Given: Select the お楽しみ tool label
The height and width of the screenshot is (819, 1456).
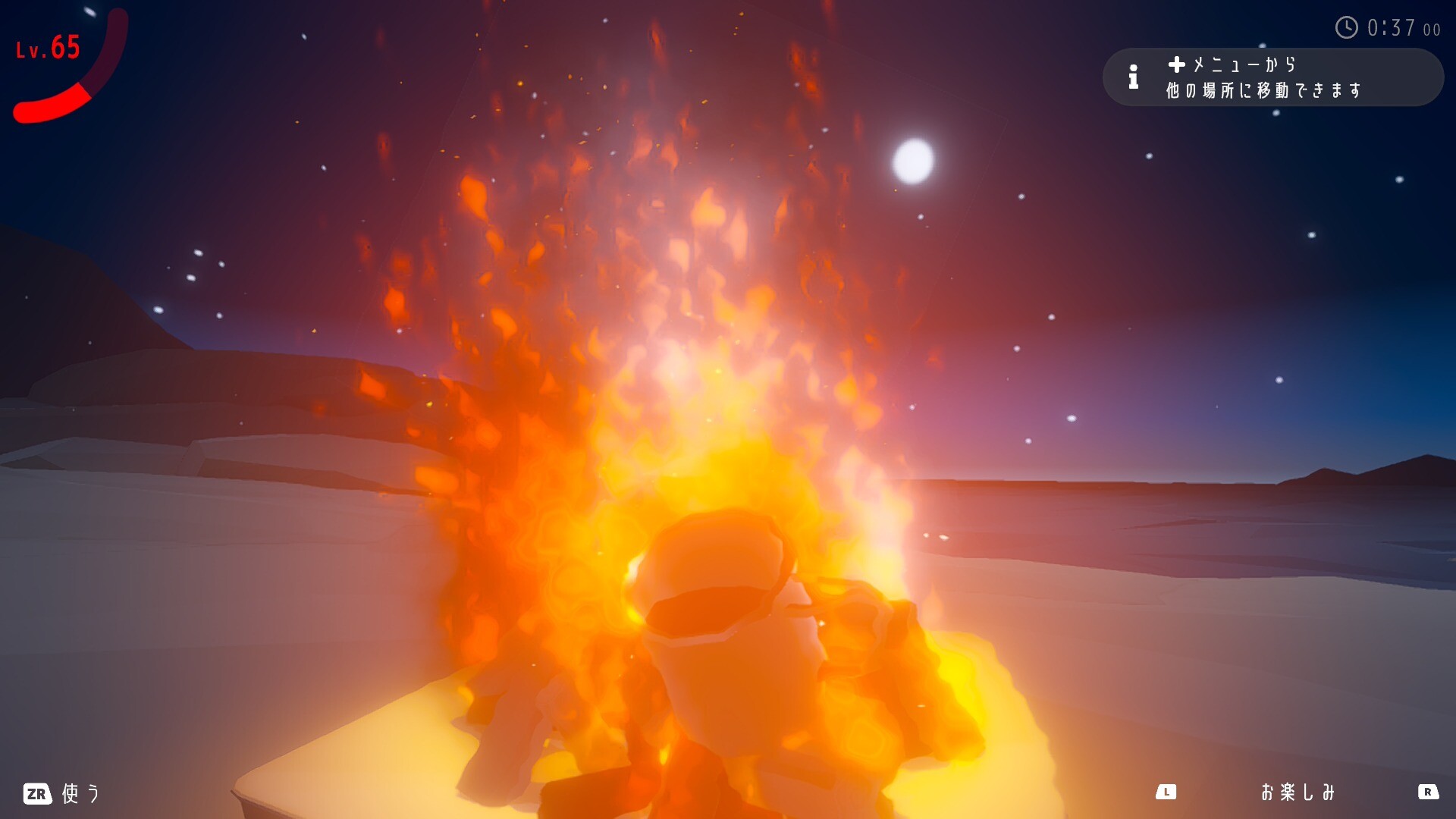Looking at the screenshot, I should tap(1297, 792).
